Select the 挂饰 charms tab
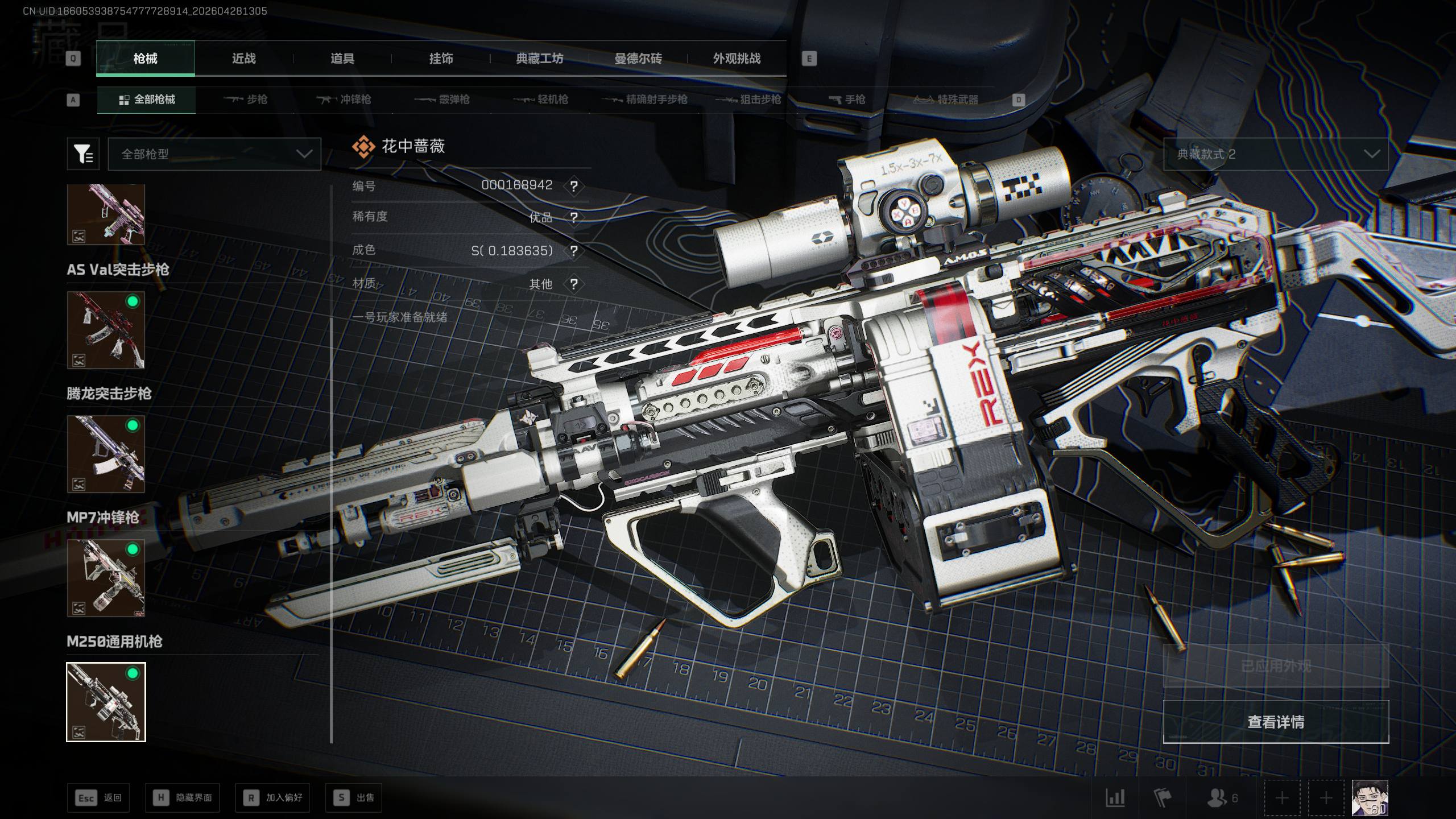1456x819 pixels. click(441, 59)
